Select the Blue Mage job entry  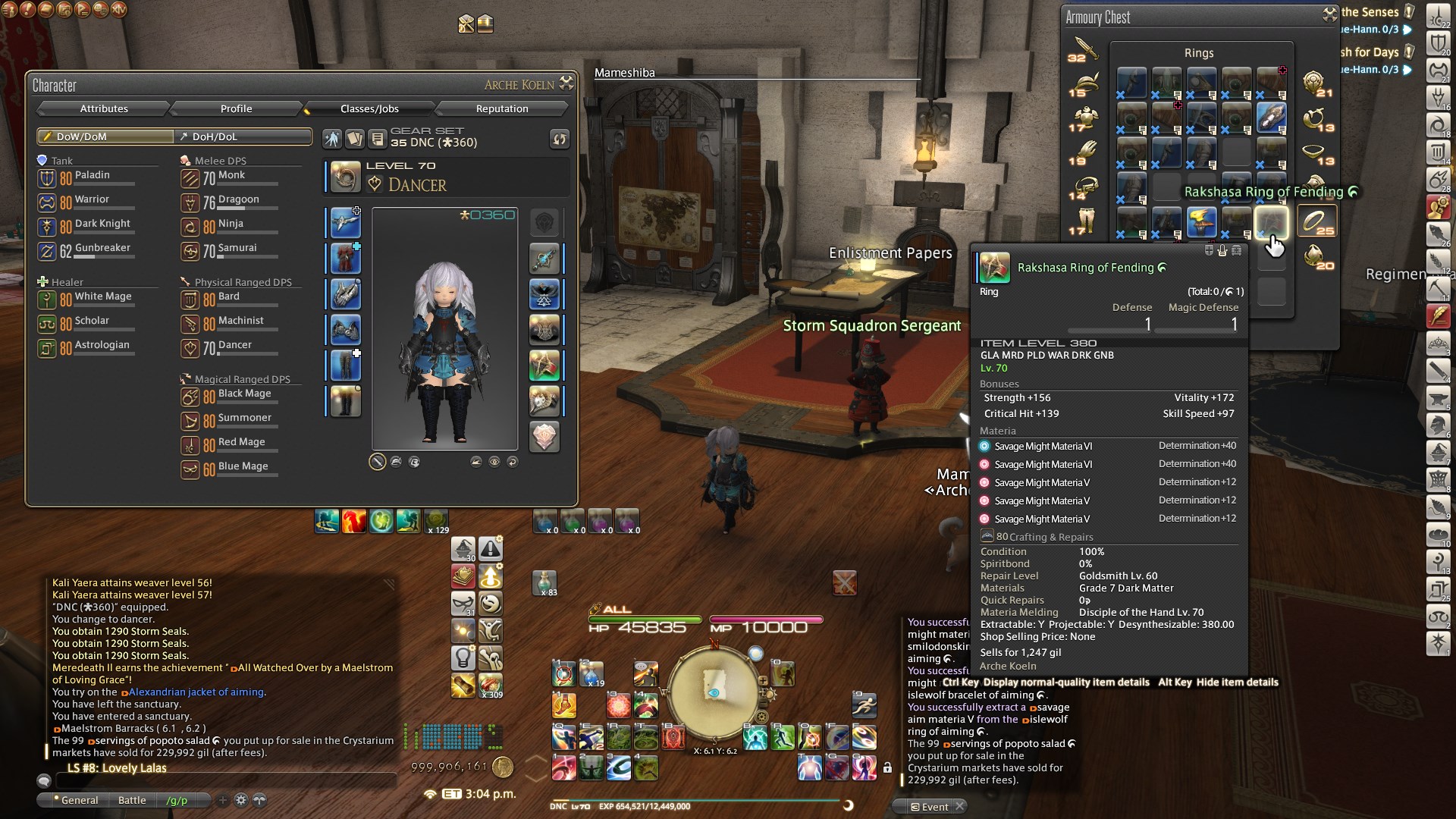click(x=243, y=466)
